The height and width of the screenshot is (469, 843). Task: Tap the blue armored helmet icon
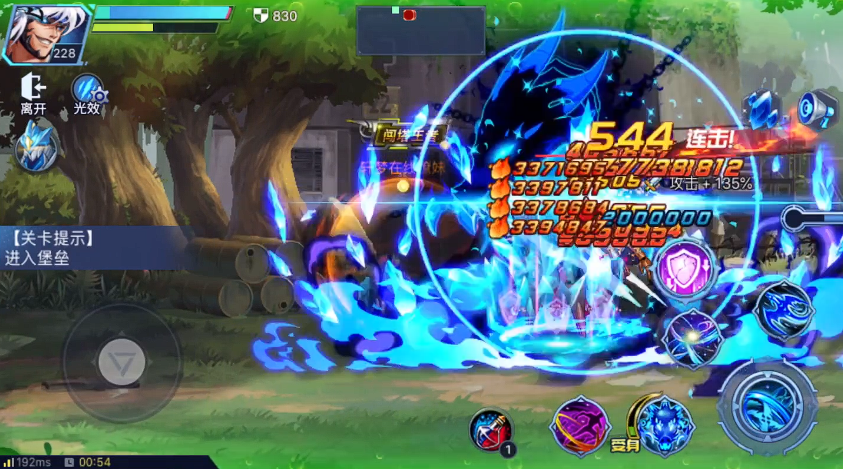[x=34, y=145]
